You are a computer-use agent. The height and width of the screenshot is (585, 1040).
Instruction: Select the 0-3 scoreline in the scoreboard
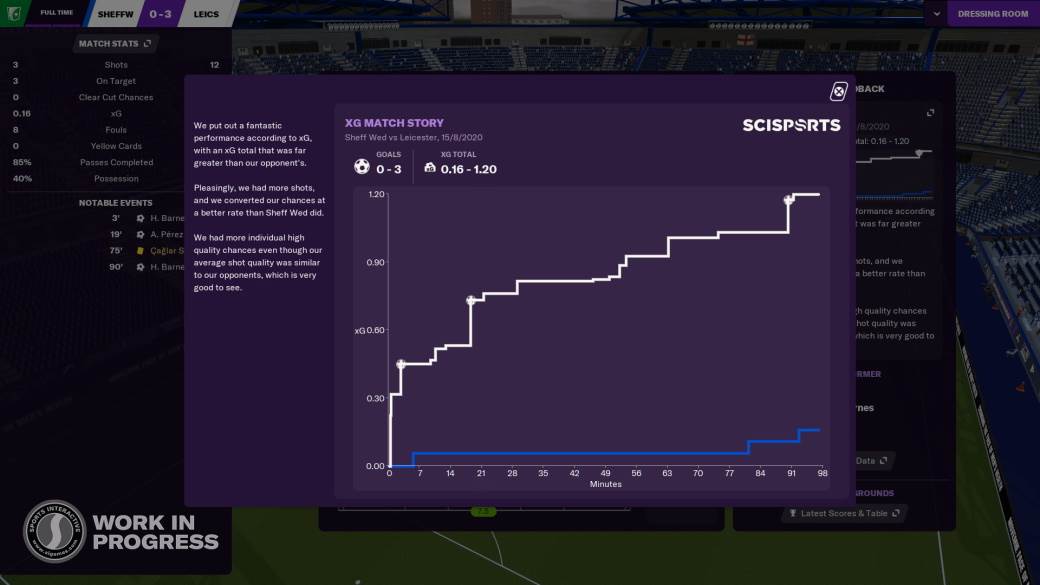pos(160,14)
